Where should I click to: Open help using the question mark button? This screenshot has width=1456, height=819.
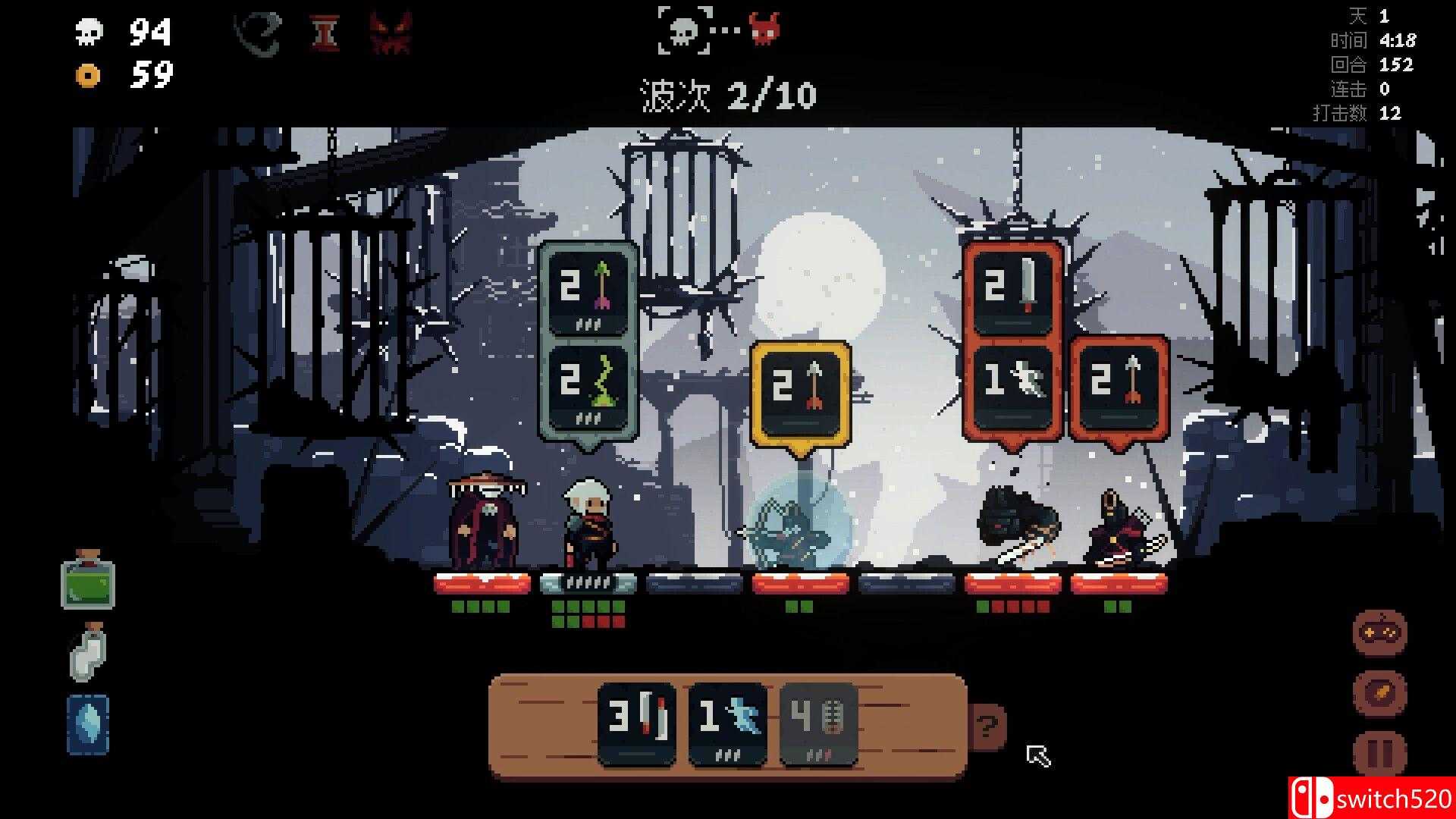(987, 725)
